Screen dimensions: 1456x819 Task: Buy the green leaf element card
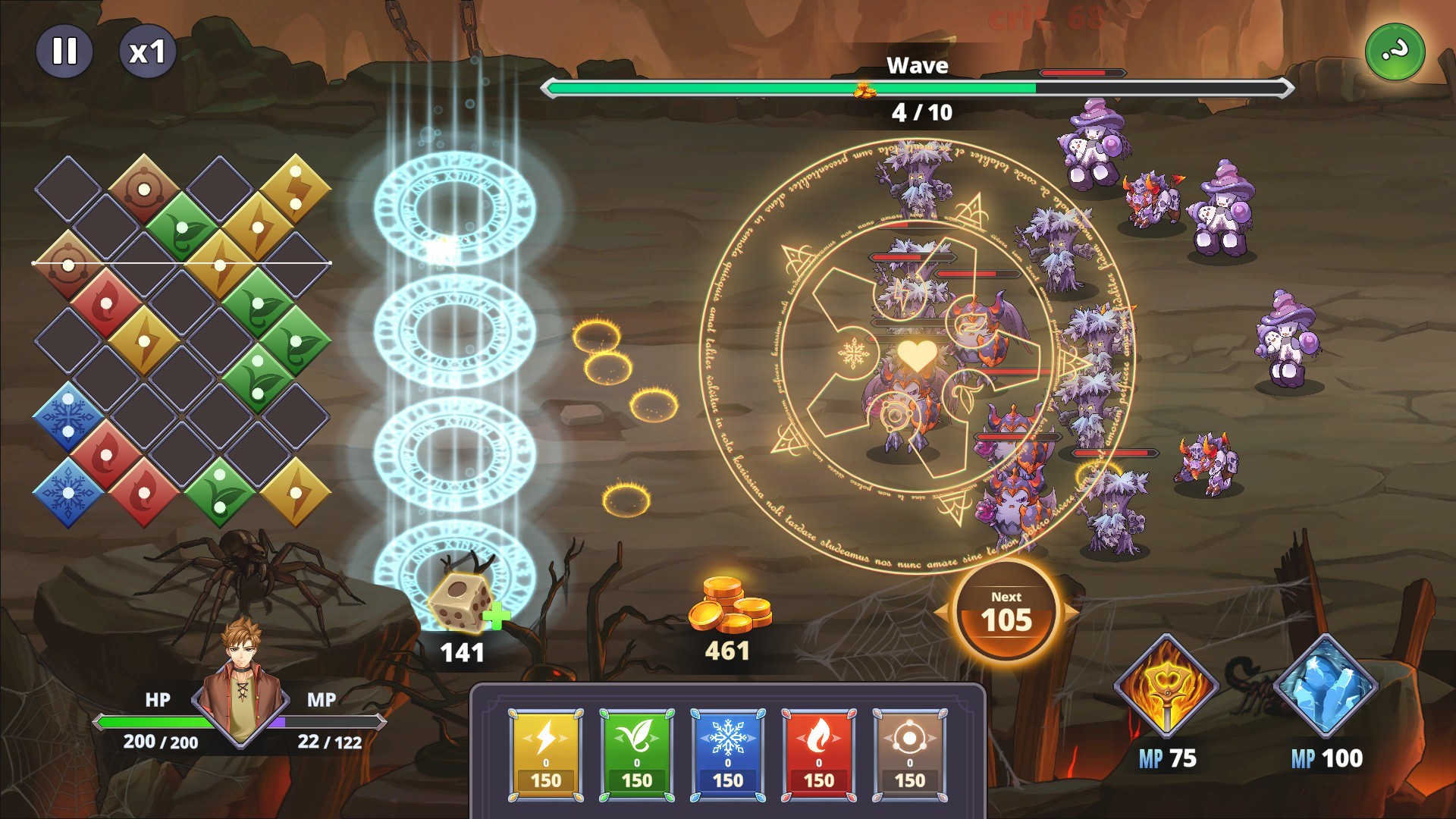637,755
